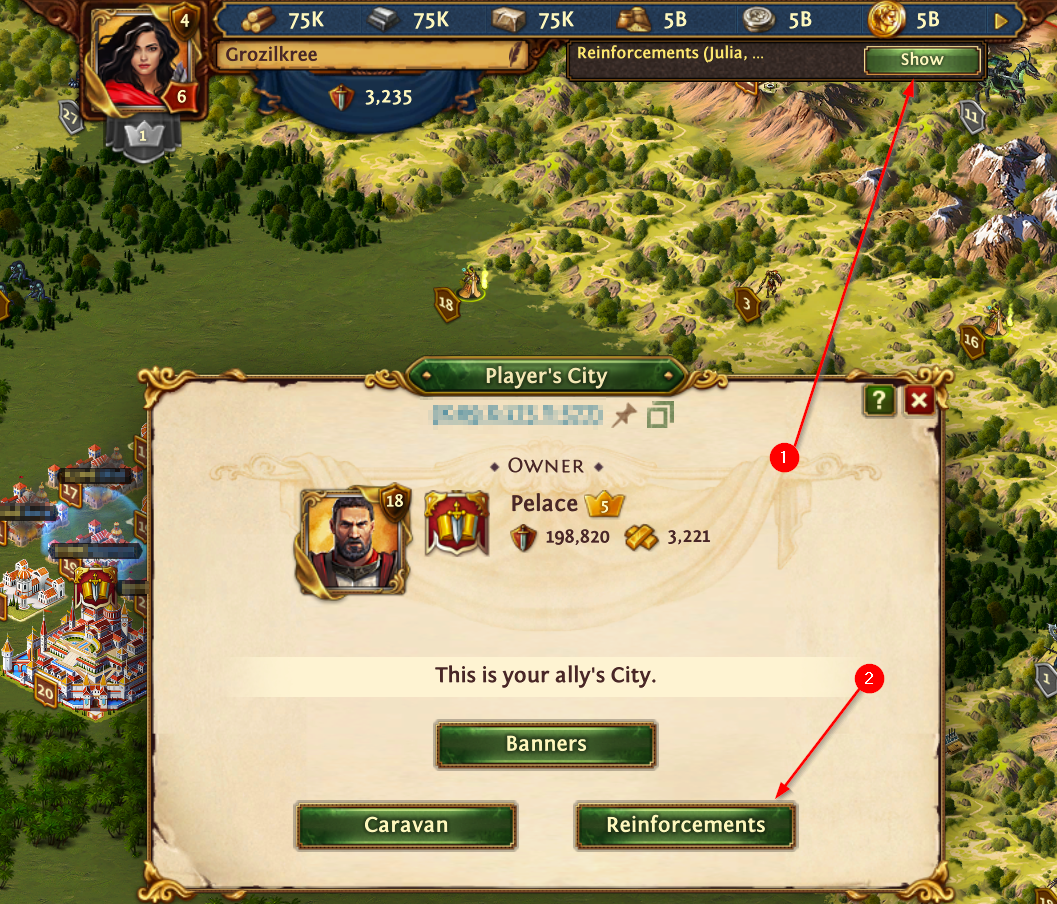Select the silver coin resource showing 5B
The width and height of the screenshot is (1057, 904).
pos(759,20)
